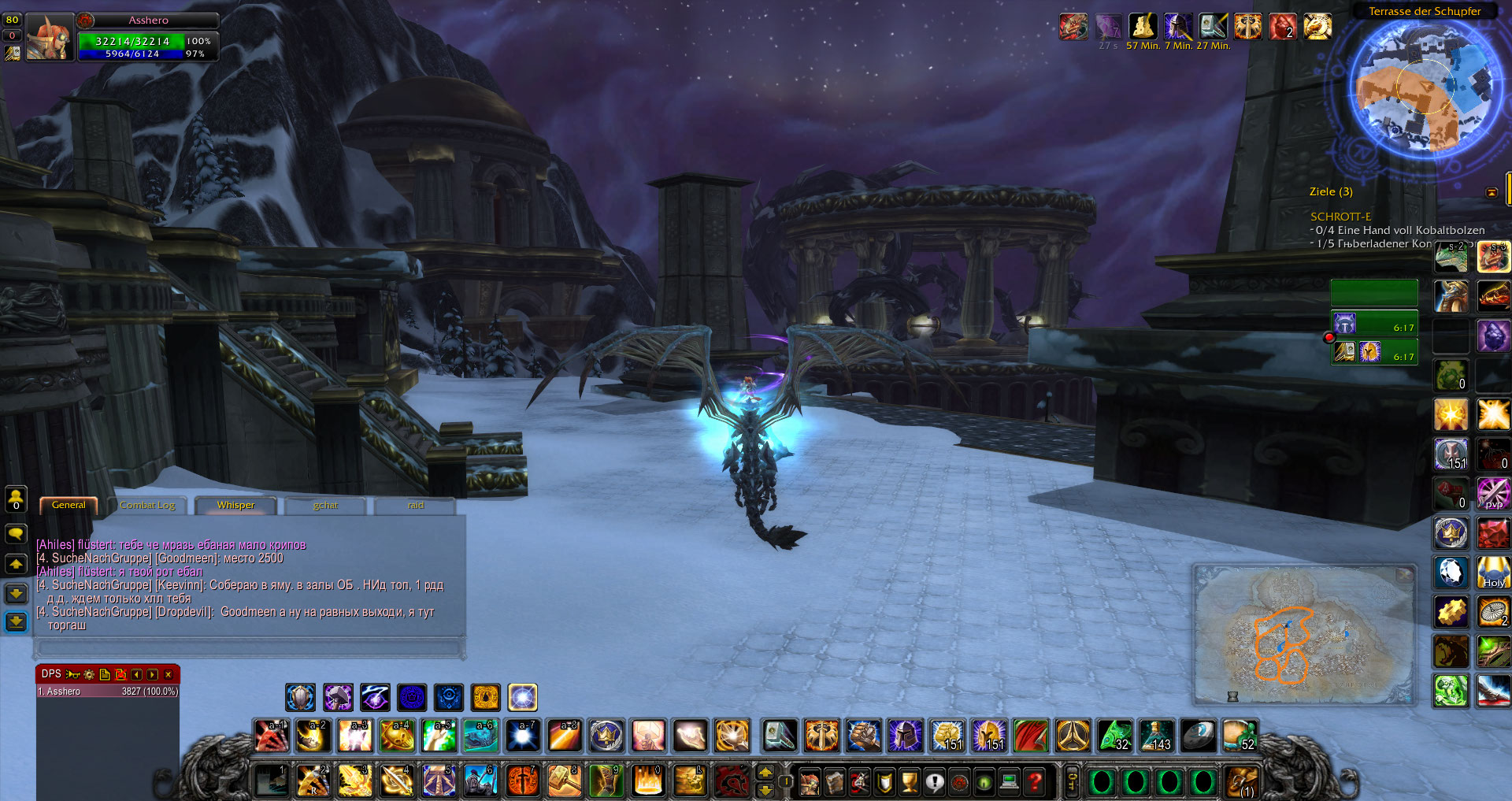Use the Hearthstone on the action bar

(1199, 736)
